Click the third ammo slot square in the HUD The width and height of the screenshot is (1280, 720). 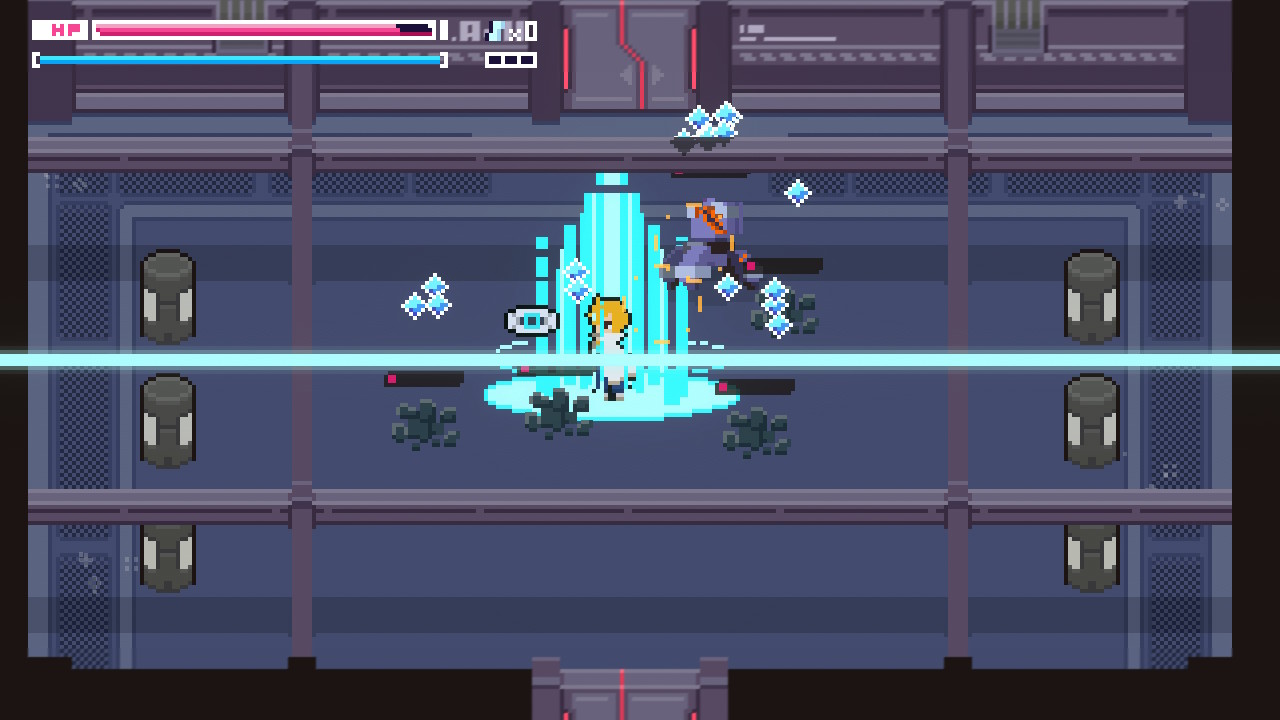tap(527, 60)
